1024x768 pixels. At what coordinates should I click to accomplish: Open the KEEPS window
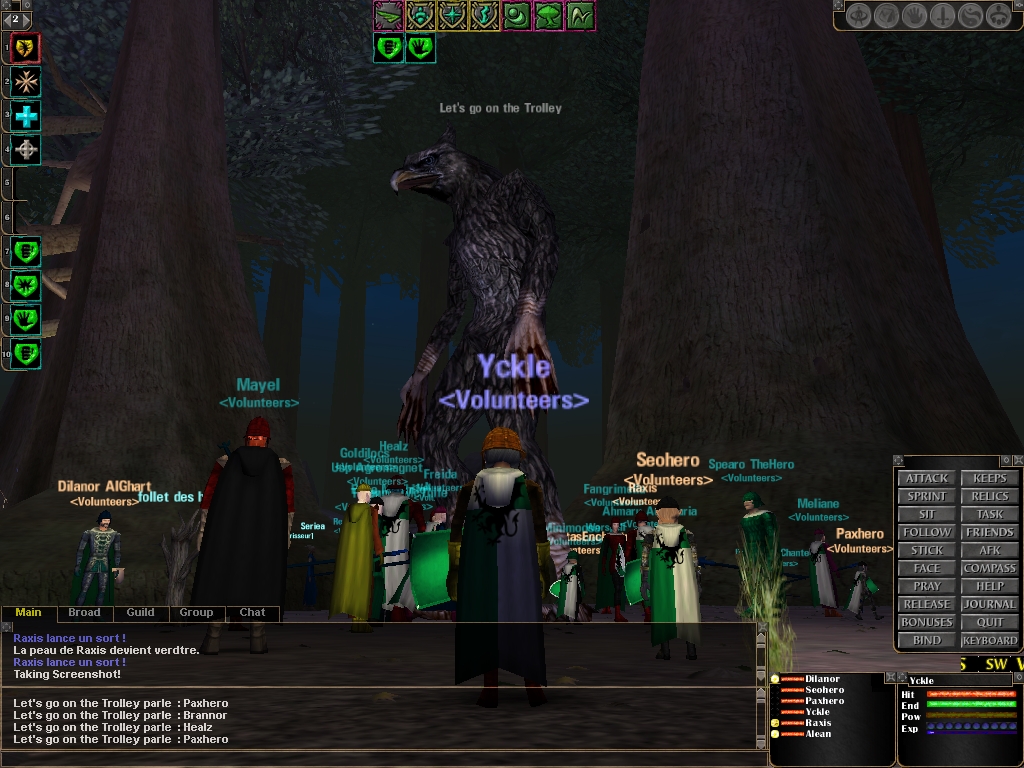click(x=989, y=478)
